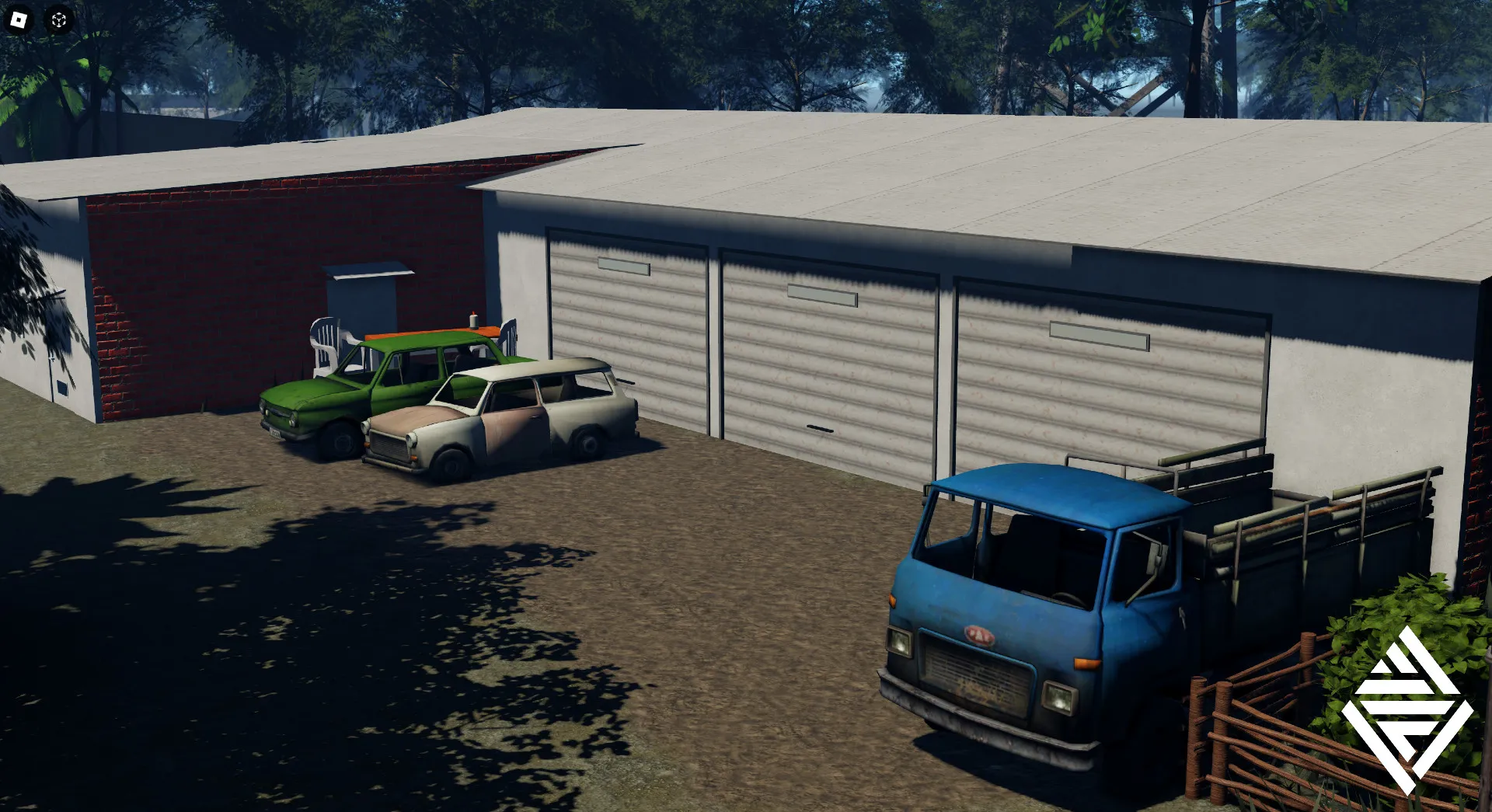Open the Roblox main menu
The height and width of the screenshot is (812, 1492).
point(19,19)
